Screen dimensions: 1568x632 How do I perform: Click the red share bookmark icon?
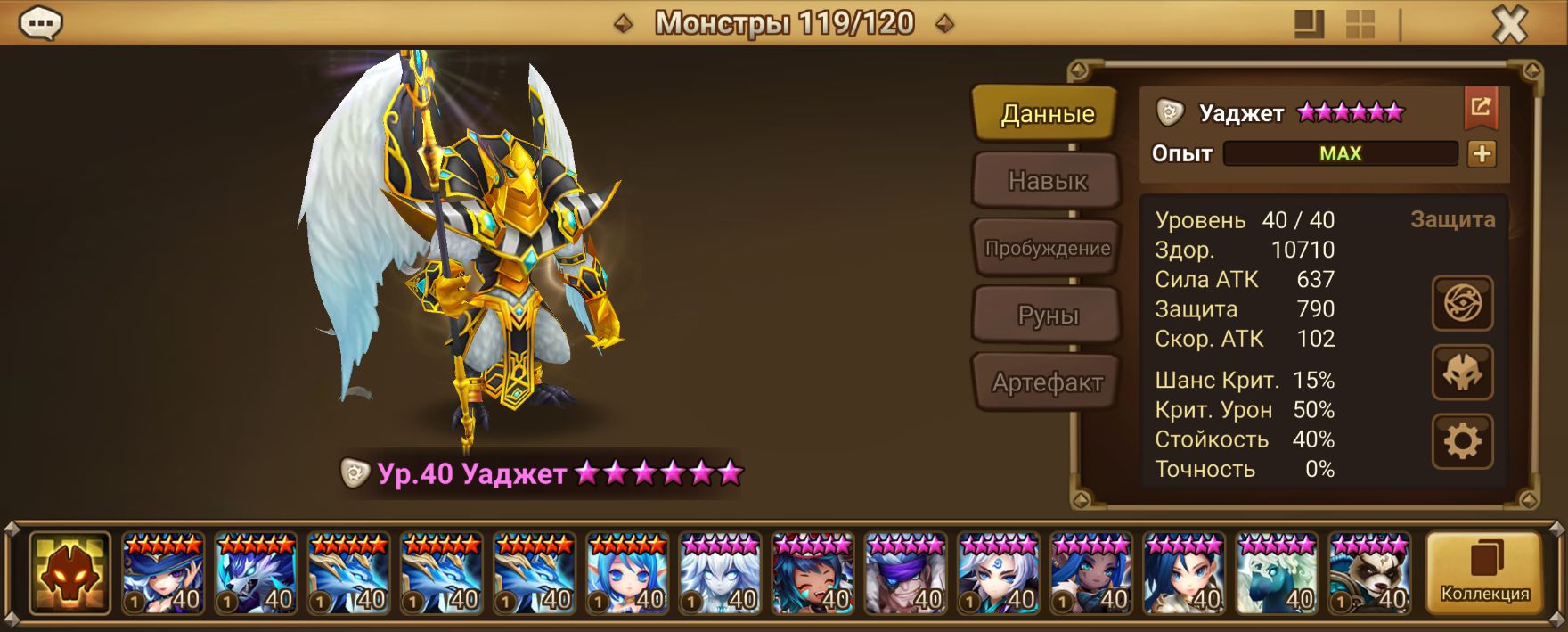tap(1481, 108)
